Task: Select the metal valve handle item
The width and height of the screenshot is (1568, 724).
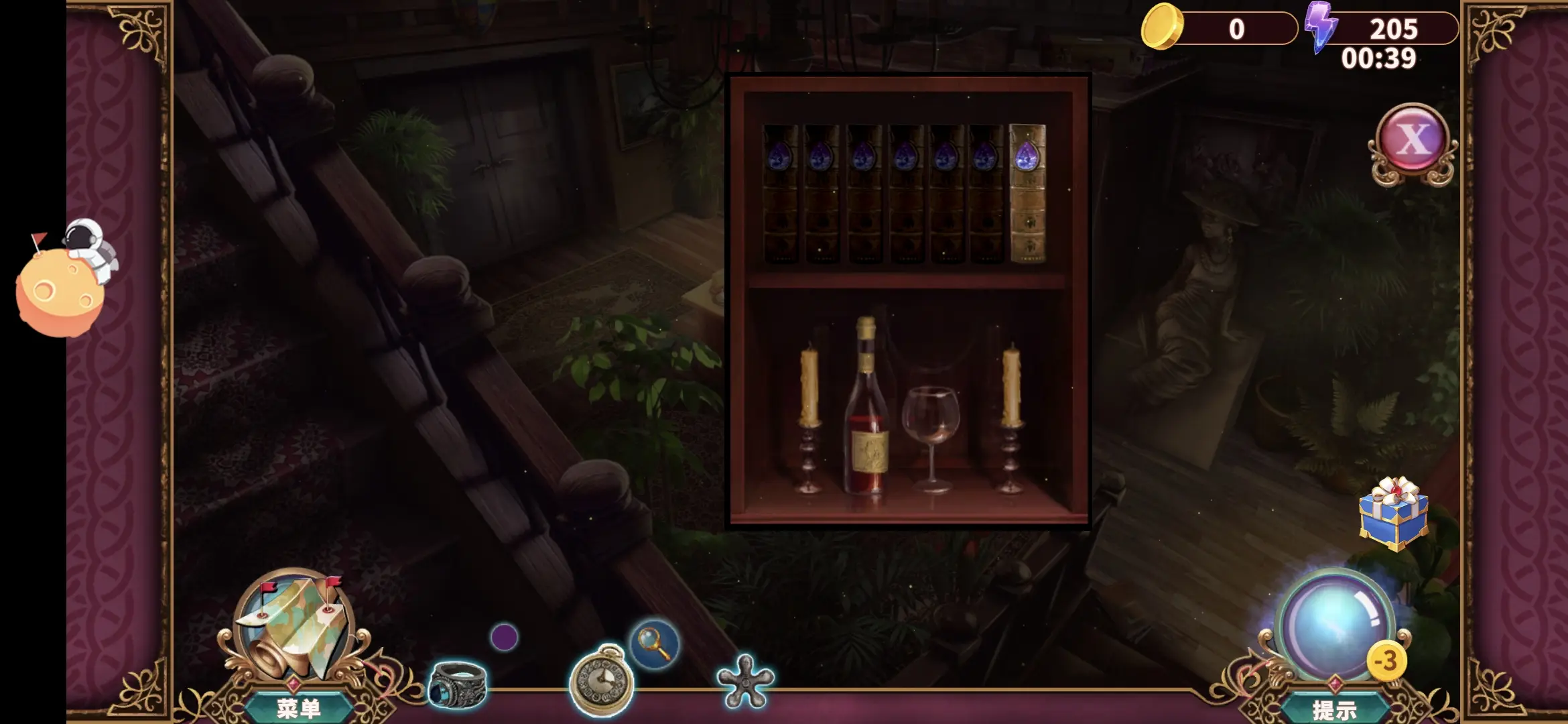Action: [x=745, y=681]
